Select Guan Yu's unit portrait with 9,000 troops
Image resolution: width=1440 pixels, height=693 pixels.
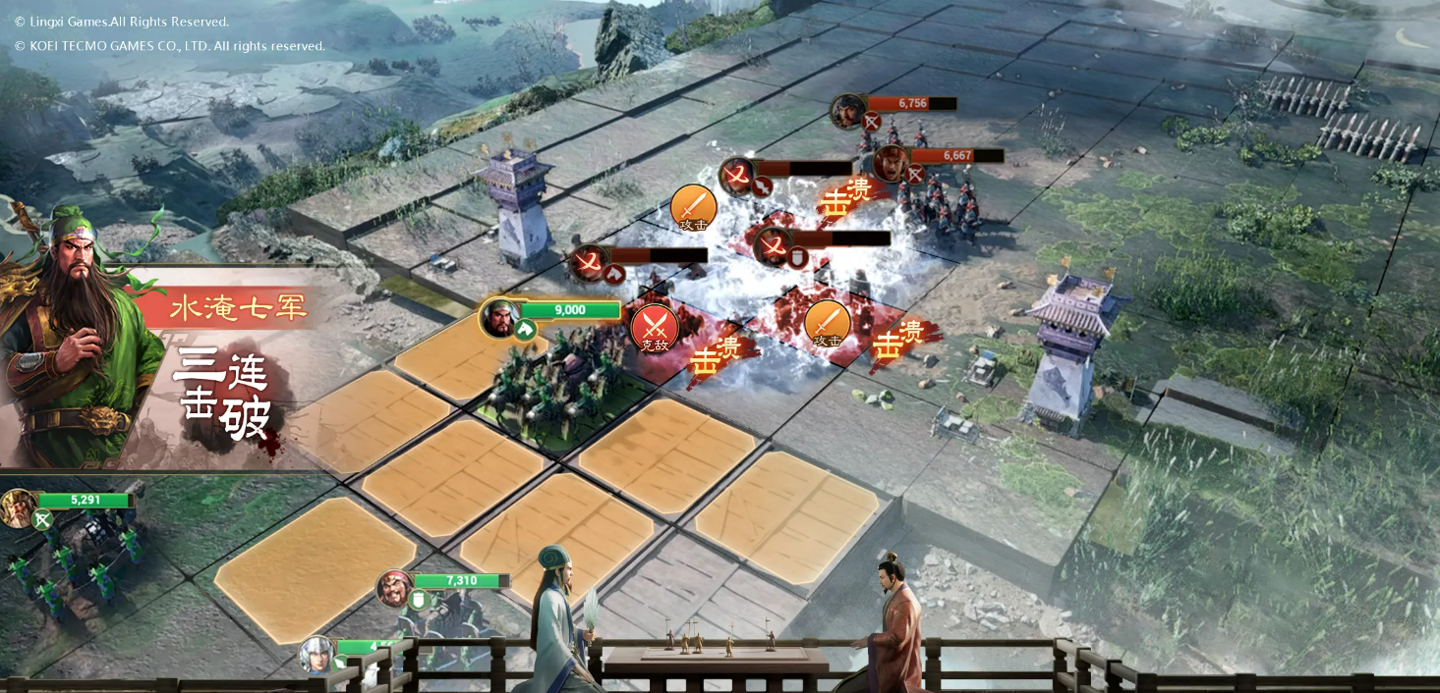click(499, 318)
